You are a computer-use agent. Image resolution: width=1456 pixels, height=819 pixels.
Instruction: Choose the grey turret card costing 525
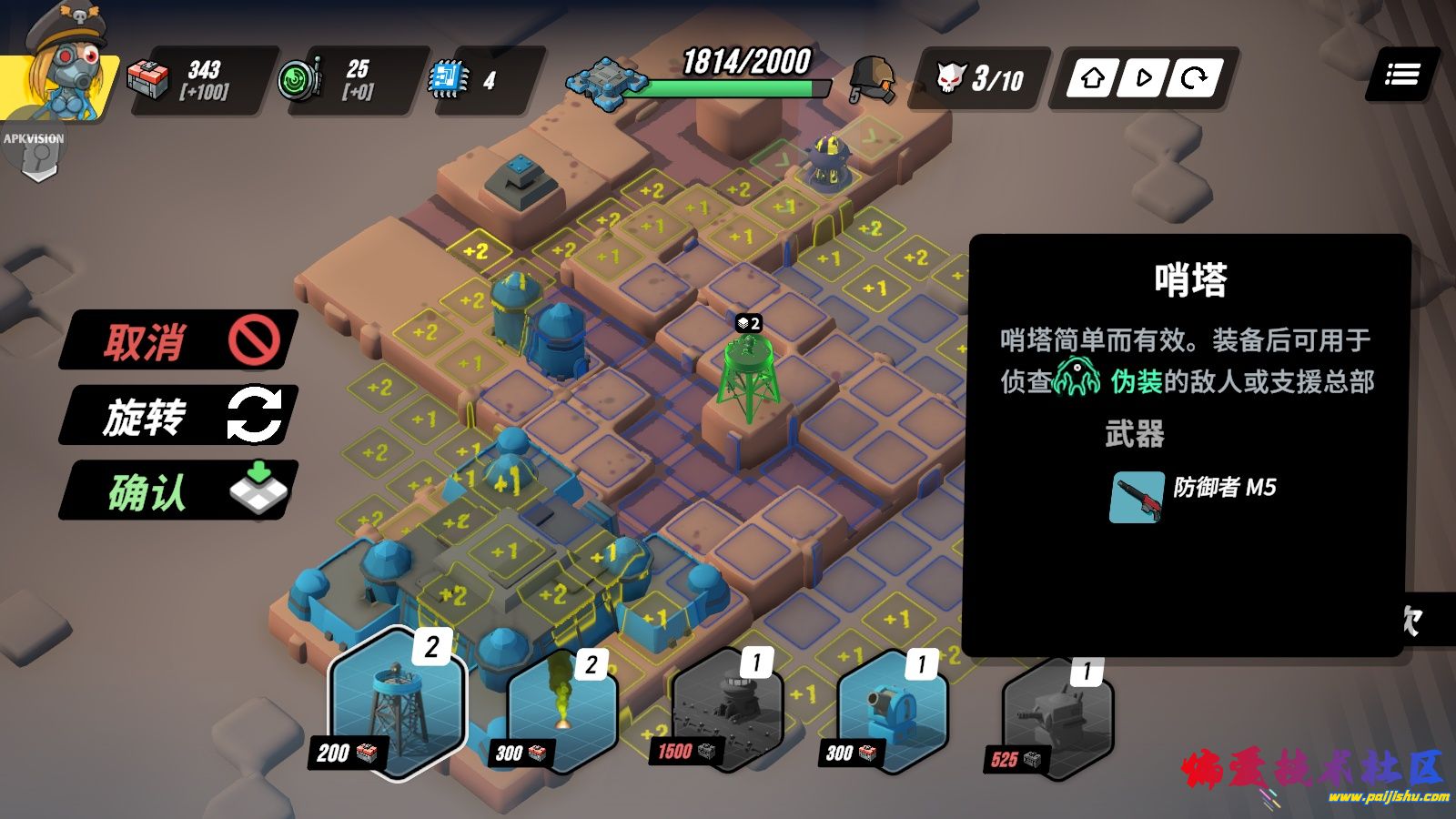1056,719
